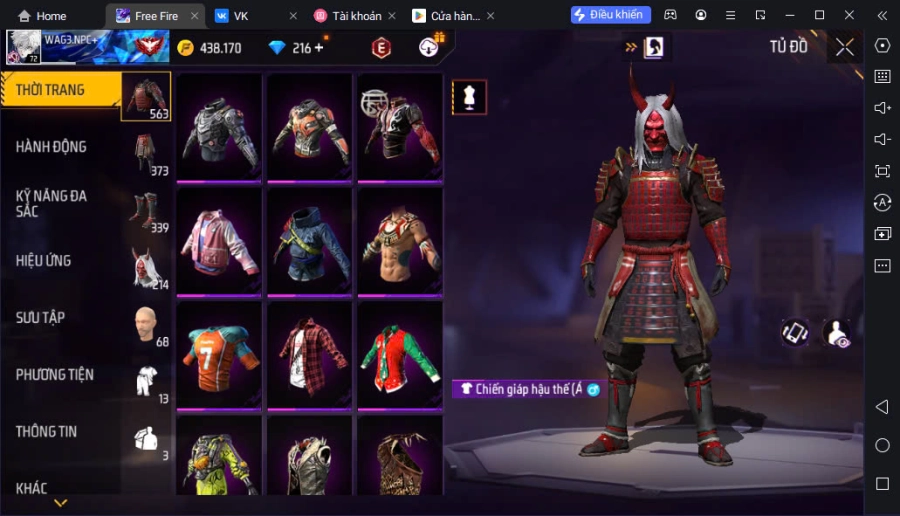The height and width of the screenshot is (516, 900).
Task: Expand more categories with the down arrow
Action: pos(60,503)
